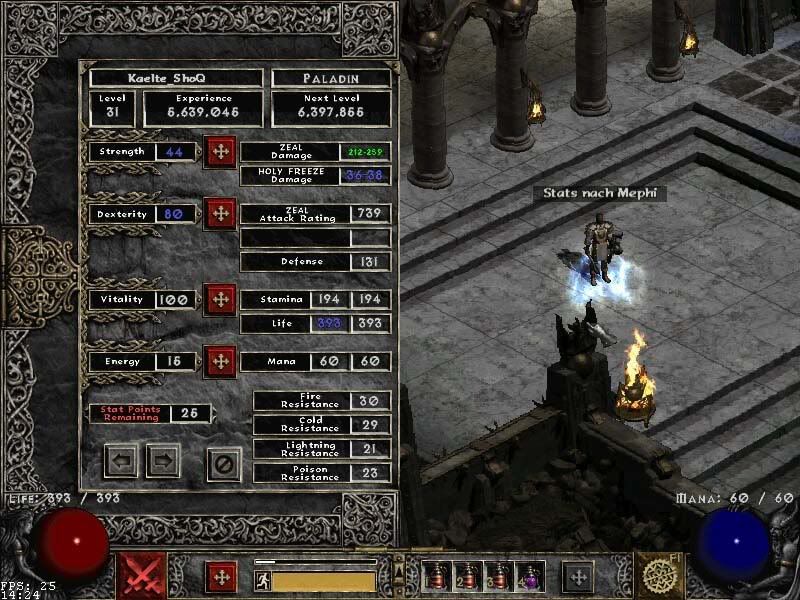The width and height of the screenshot is (800, 600).
Task: Use the first red potion in belt
Action: [x=437, y=577]
